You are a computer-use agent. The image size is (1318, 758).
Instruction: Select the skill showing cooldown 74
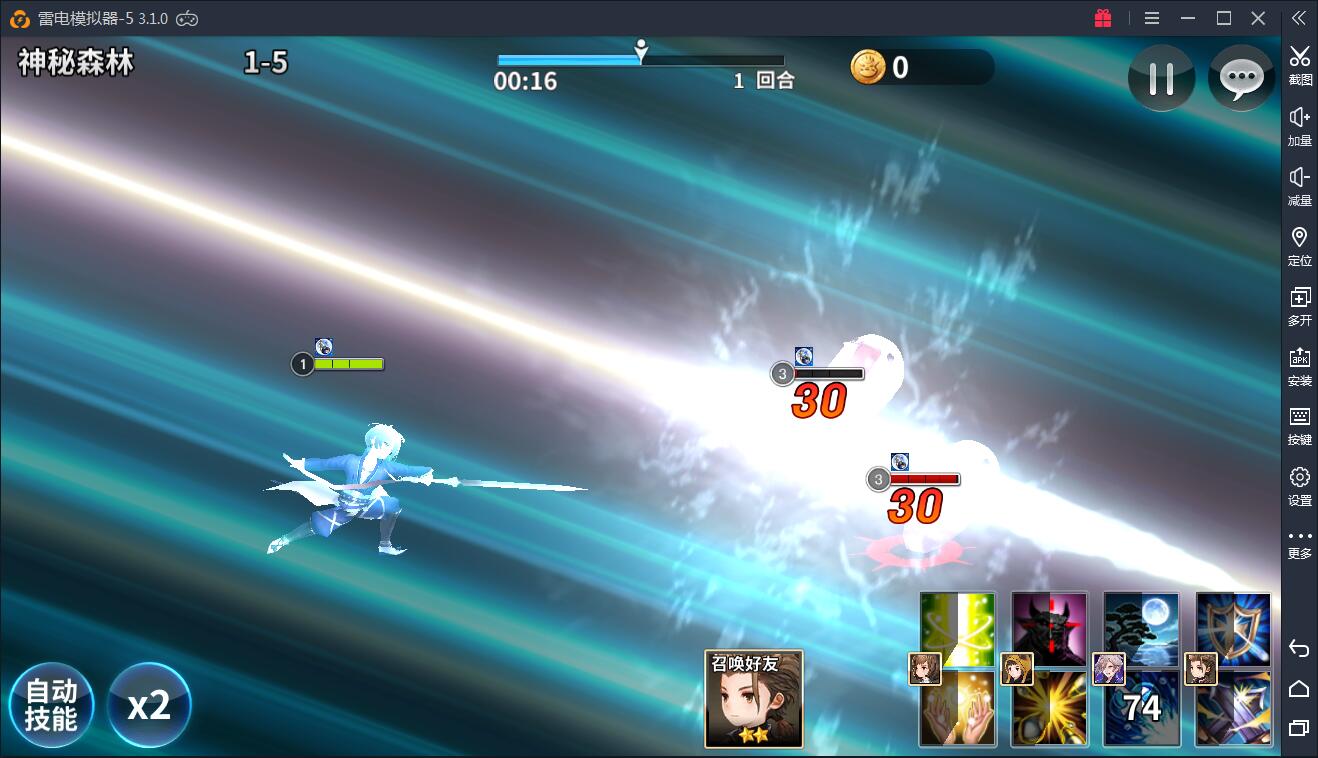pyautogui.click(x=1141, y=709)
